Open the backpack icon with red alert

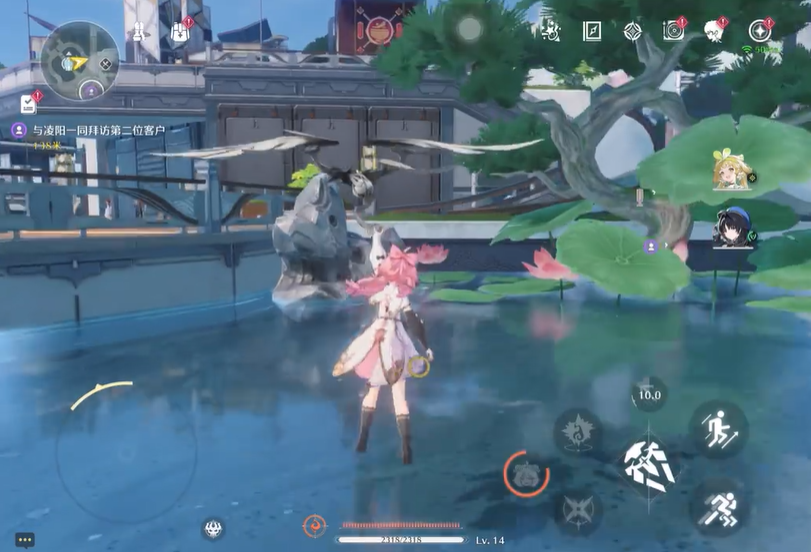180,32
